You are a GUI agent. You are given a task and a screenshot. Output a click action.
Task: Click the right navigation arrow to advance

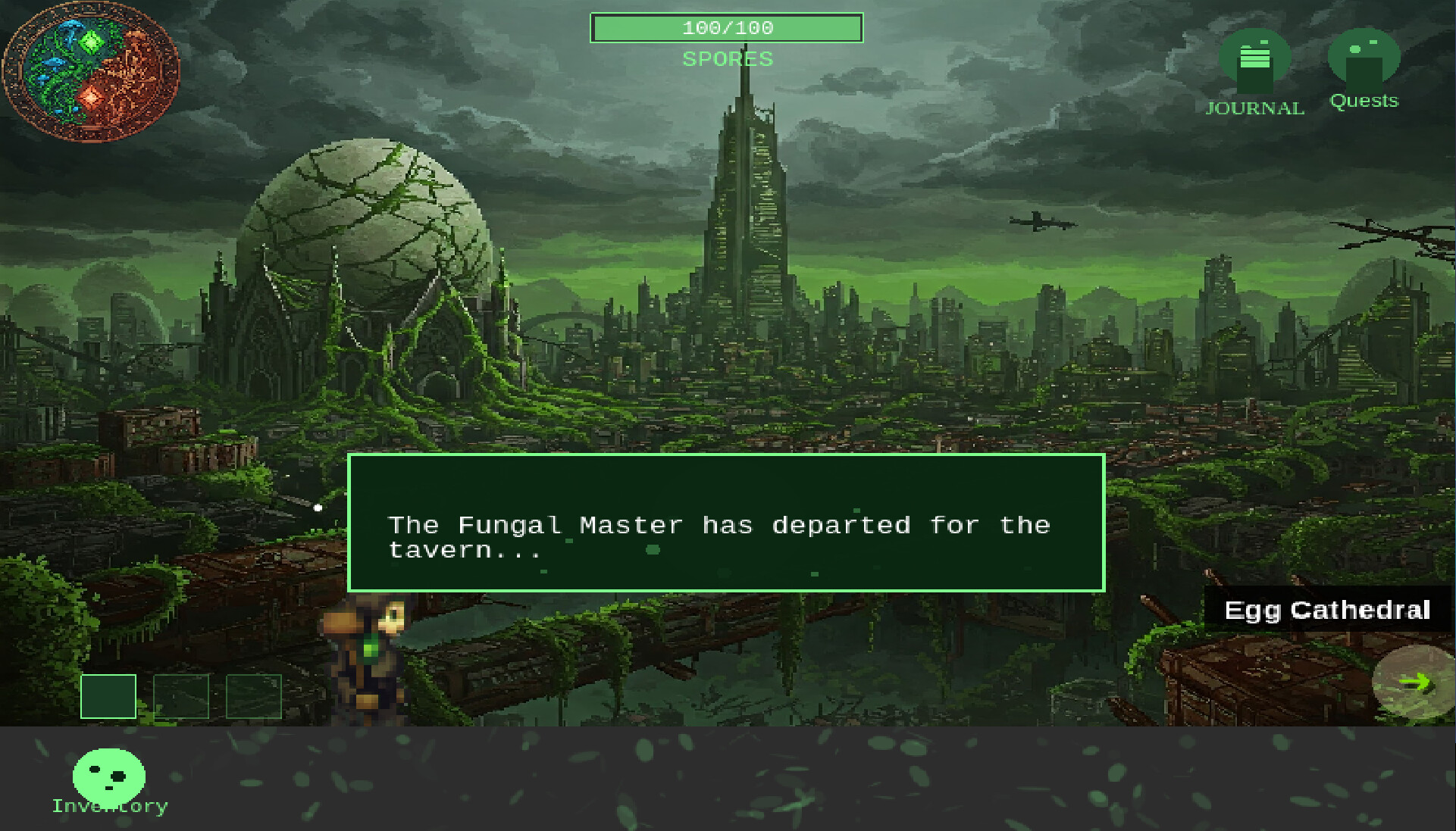[x=1416, y=682]
